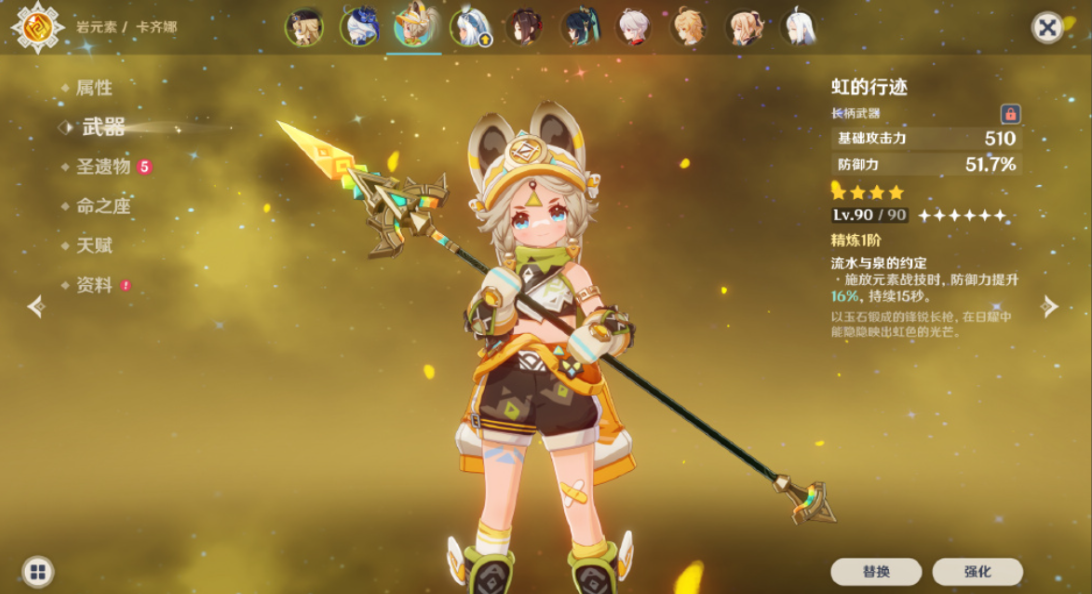The width and height of the screenshot is (1092, 594).
Task: Show the 命之座 constellation page
Action: (103, 206)
